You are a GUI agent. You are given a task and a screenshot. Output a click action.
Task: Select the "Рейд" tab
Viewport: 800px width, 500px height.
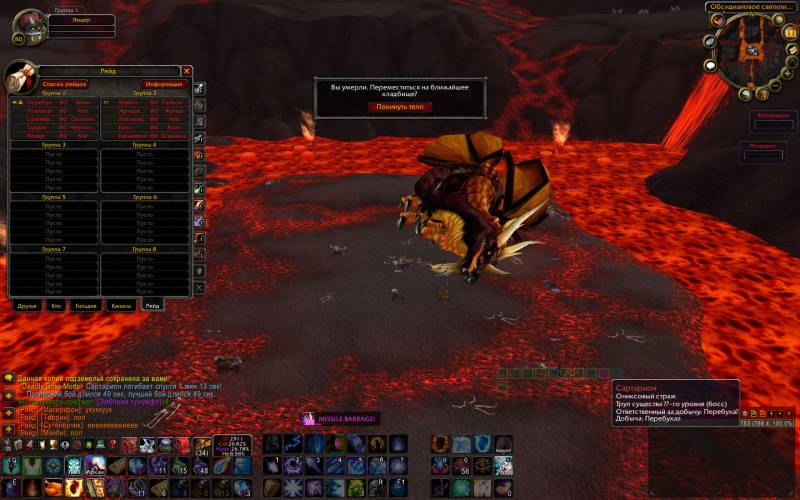point(152,304)
